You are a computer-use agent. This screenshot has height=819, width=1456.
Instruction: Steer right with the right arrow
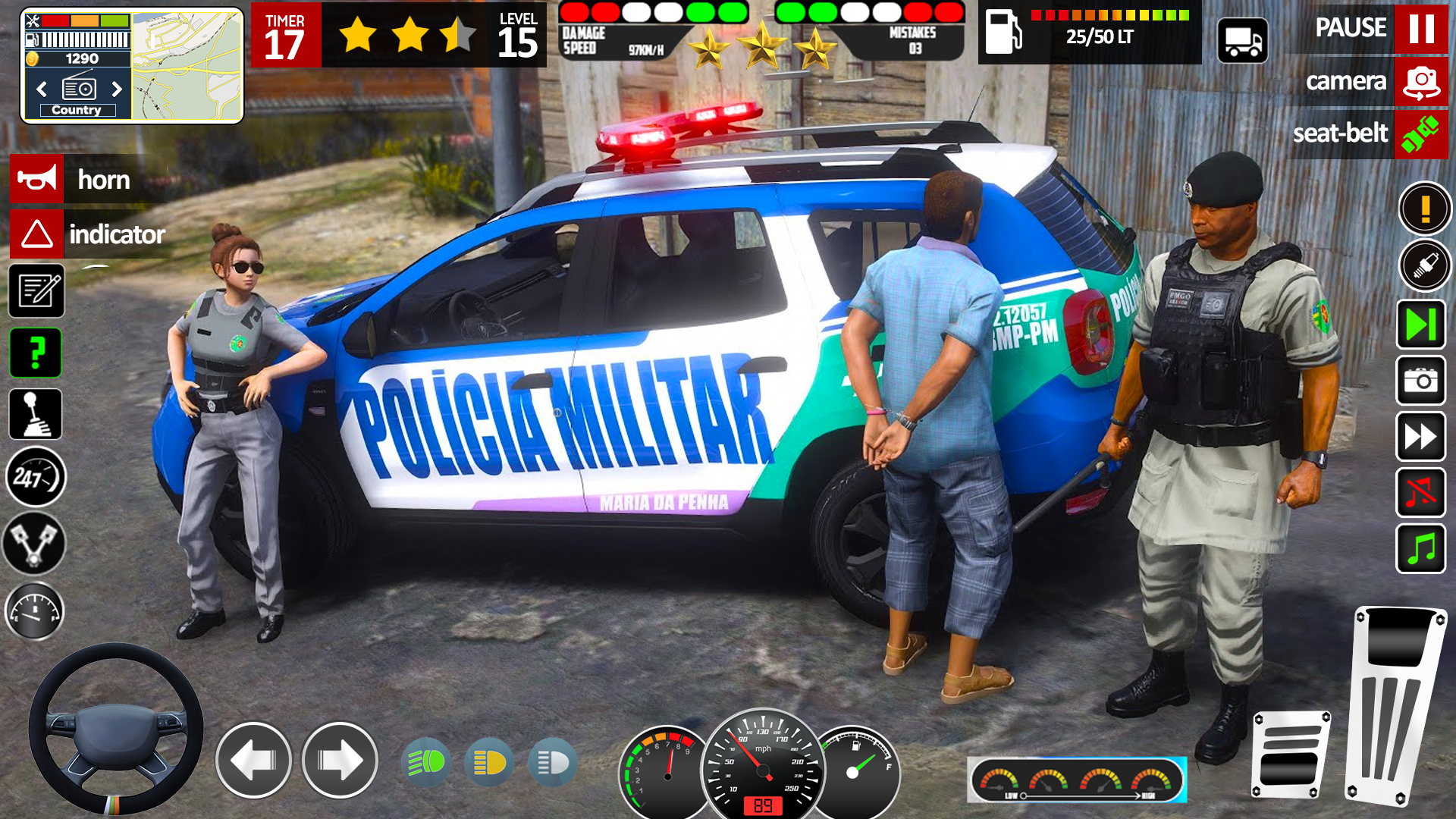click(340, 760)
